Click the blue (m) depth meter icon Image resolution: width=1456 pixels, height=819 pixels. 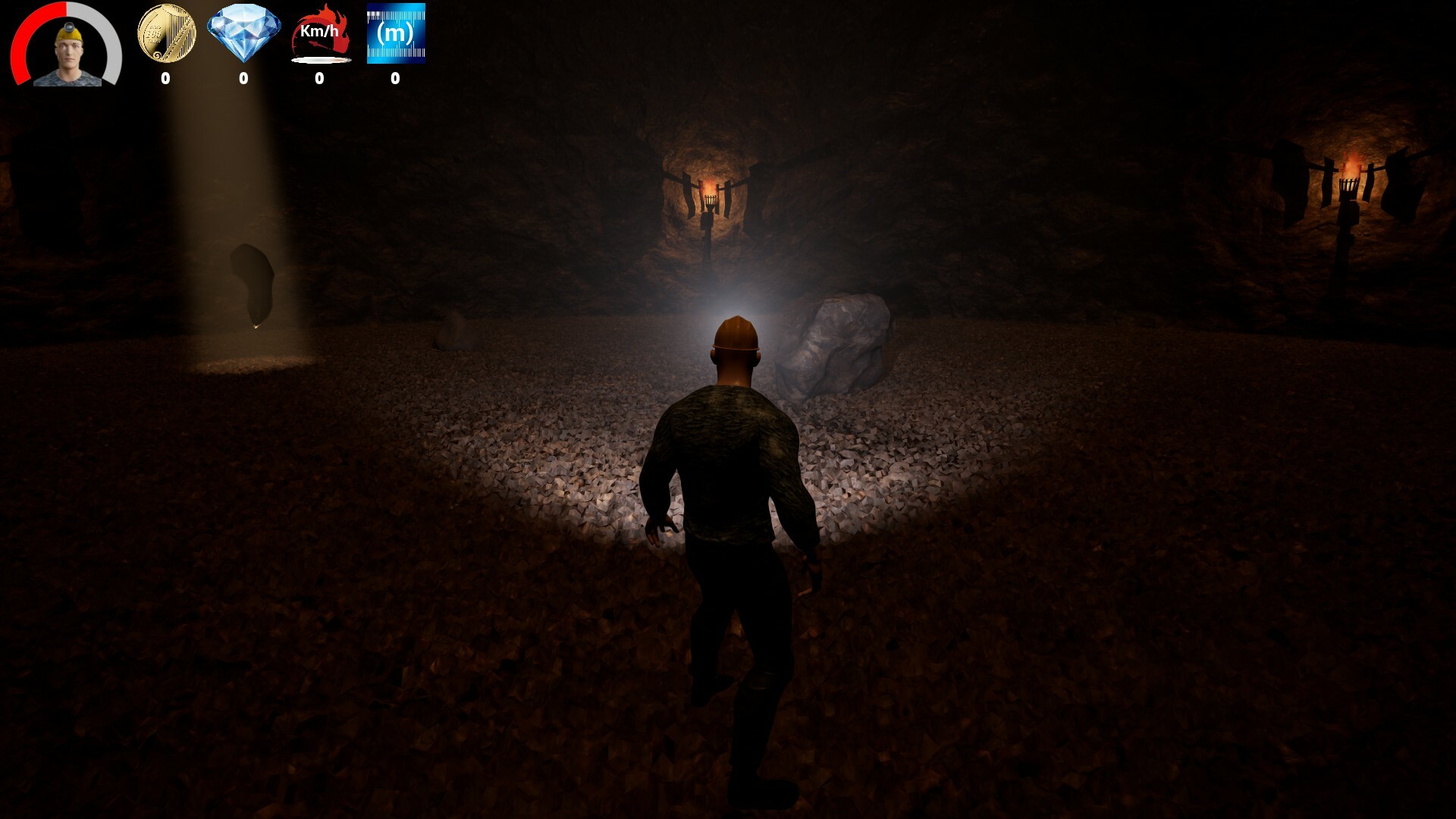(x=396, y=34)
